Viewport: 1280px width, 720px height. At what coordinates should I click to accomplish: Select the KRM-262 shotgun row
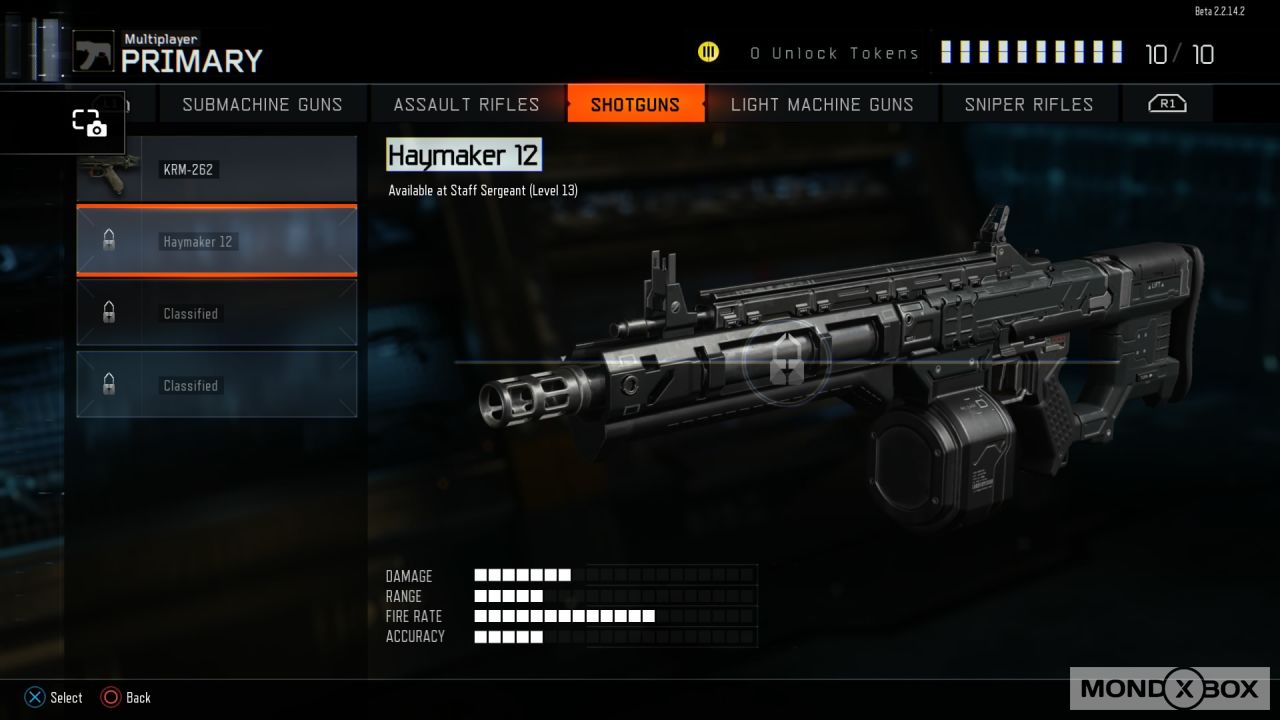pyautogui.click(x=217, y=170)
